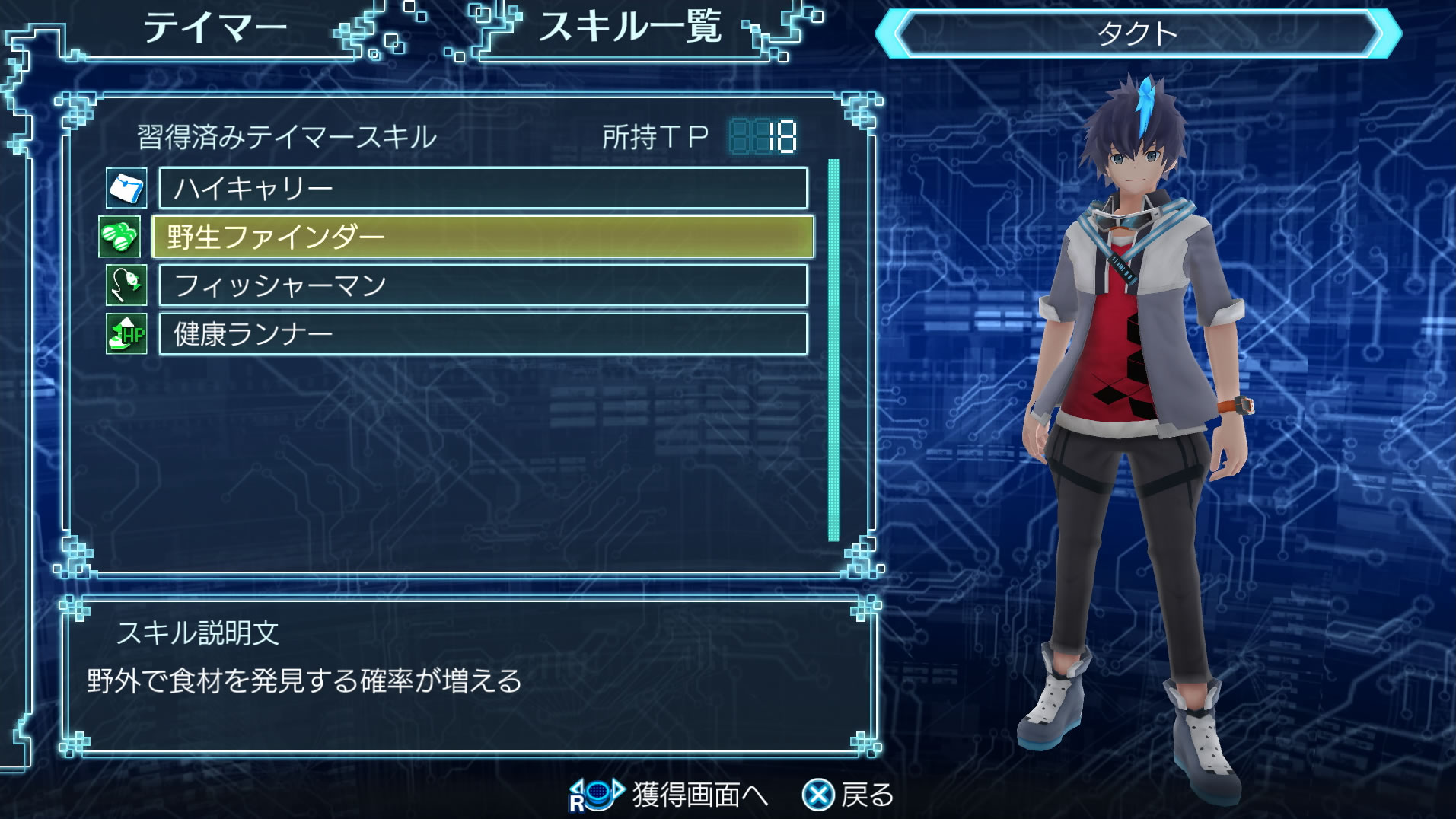This screenshot has height=819, width=1456.
Task: Click the right arrow beside タクト
Action: [x=1390, y=34]
